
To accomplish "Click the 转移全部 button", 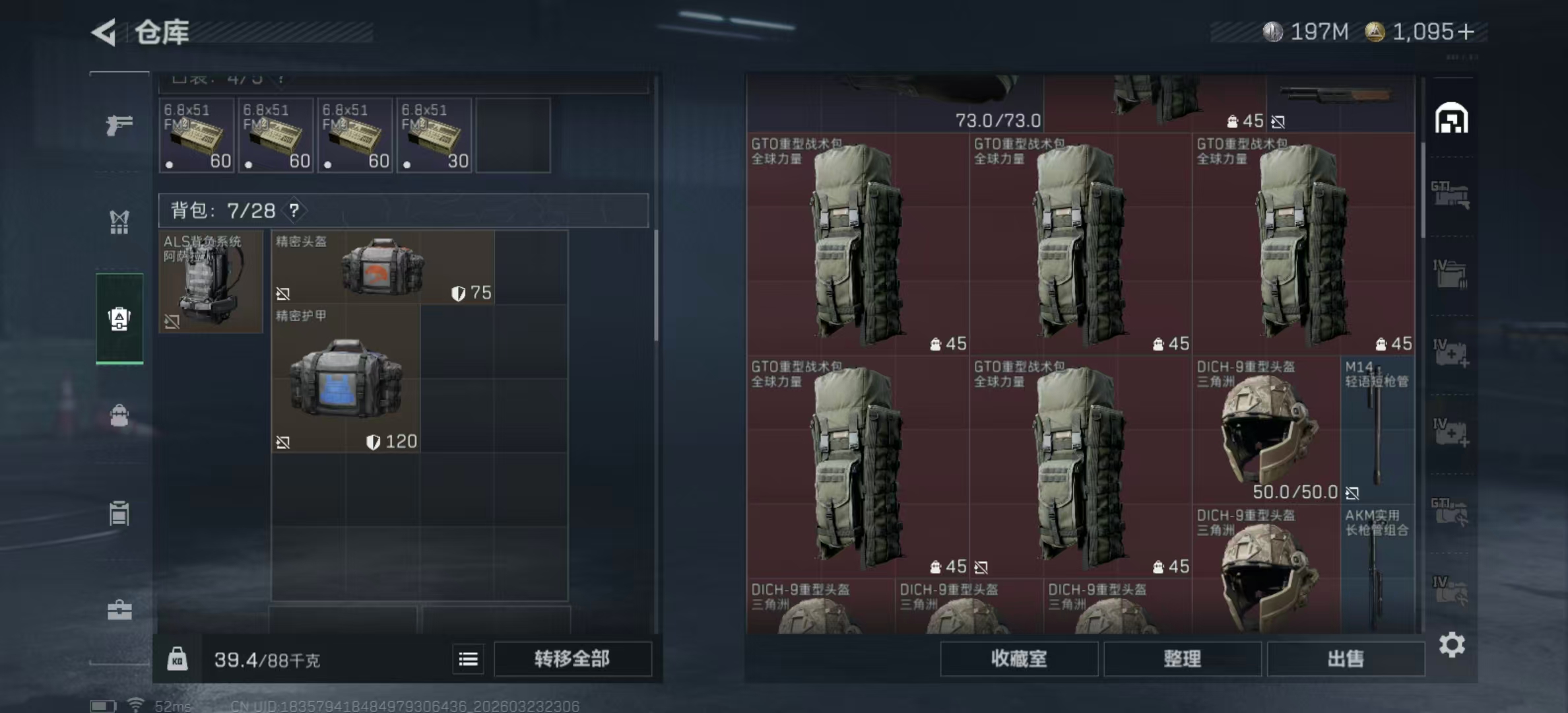I will (572, 659).
